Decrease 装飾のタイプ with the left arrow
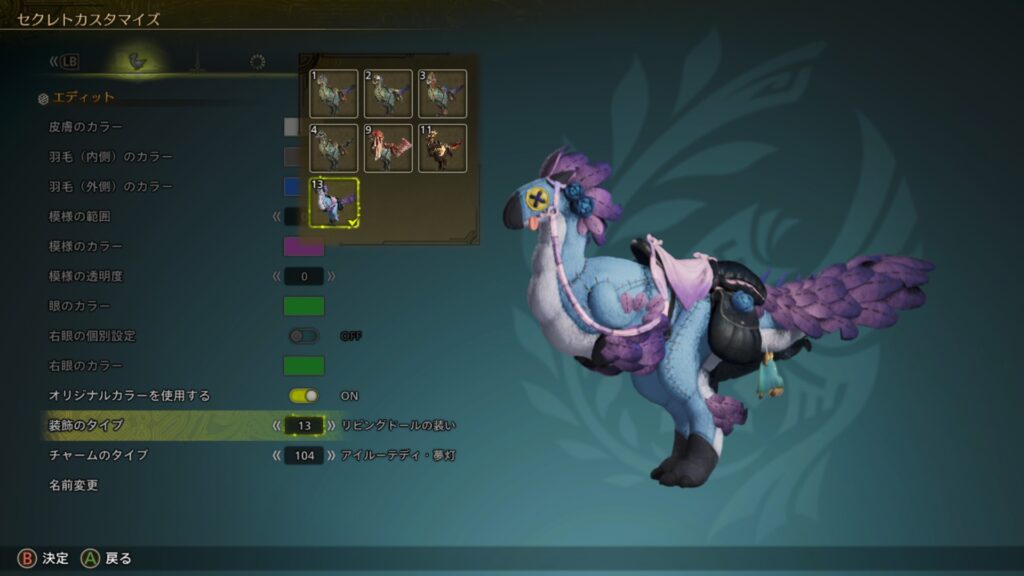1024x576 pixels. click(276, 425)
